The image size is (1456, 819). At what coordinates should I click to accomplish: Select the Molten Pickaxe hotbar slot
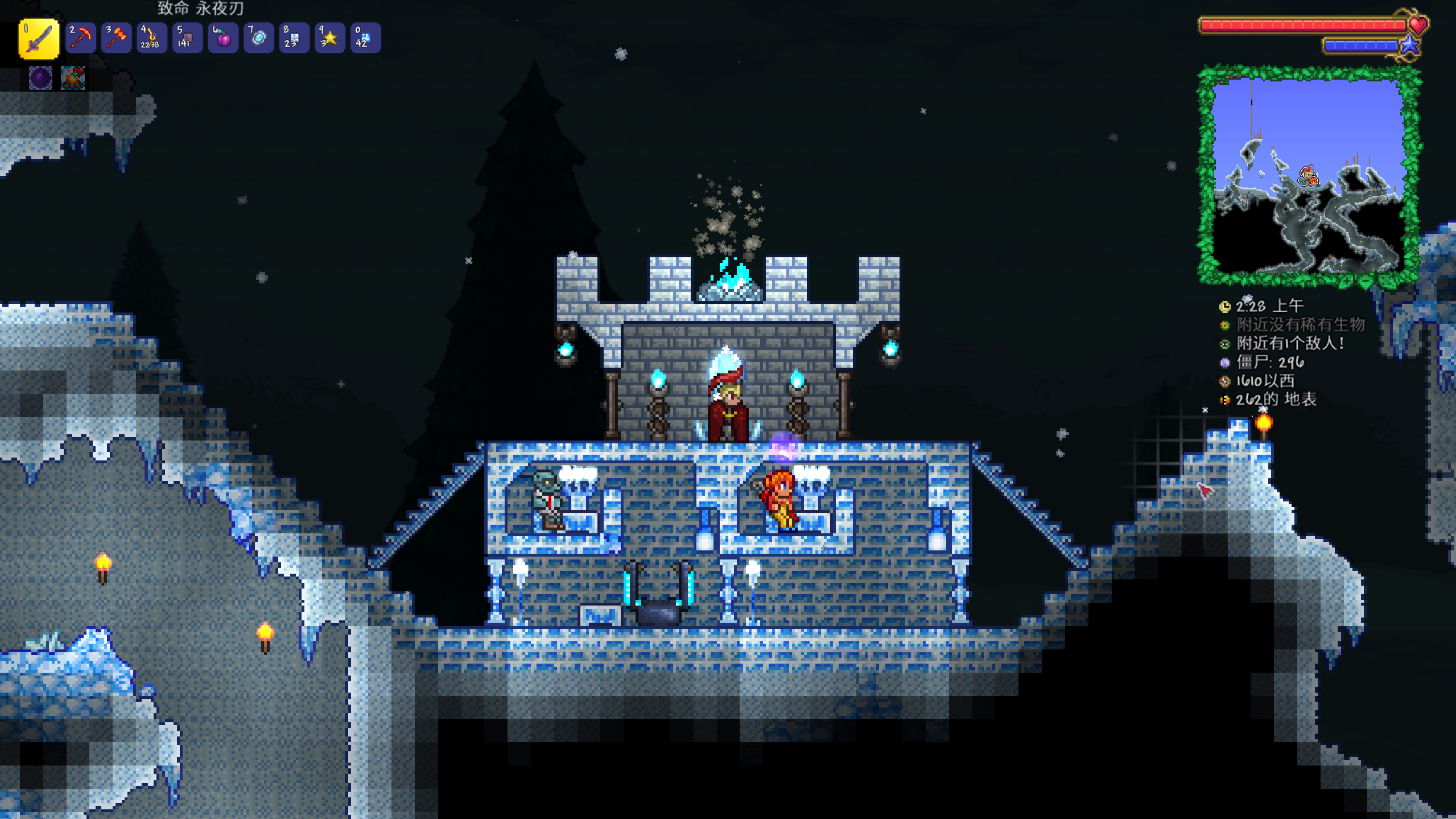coord(80,38)
